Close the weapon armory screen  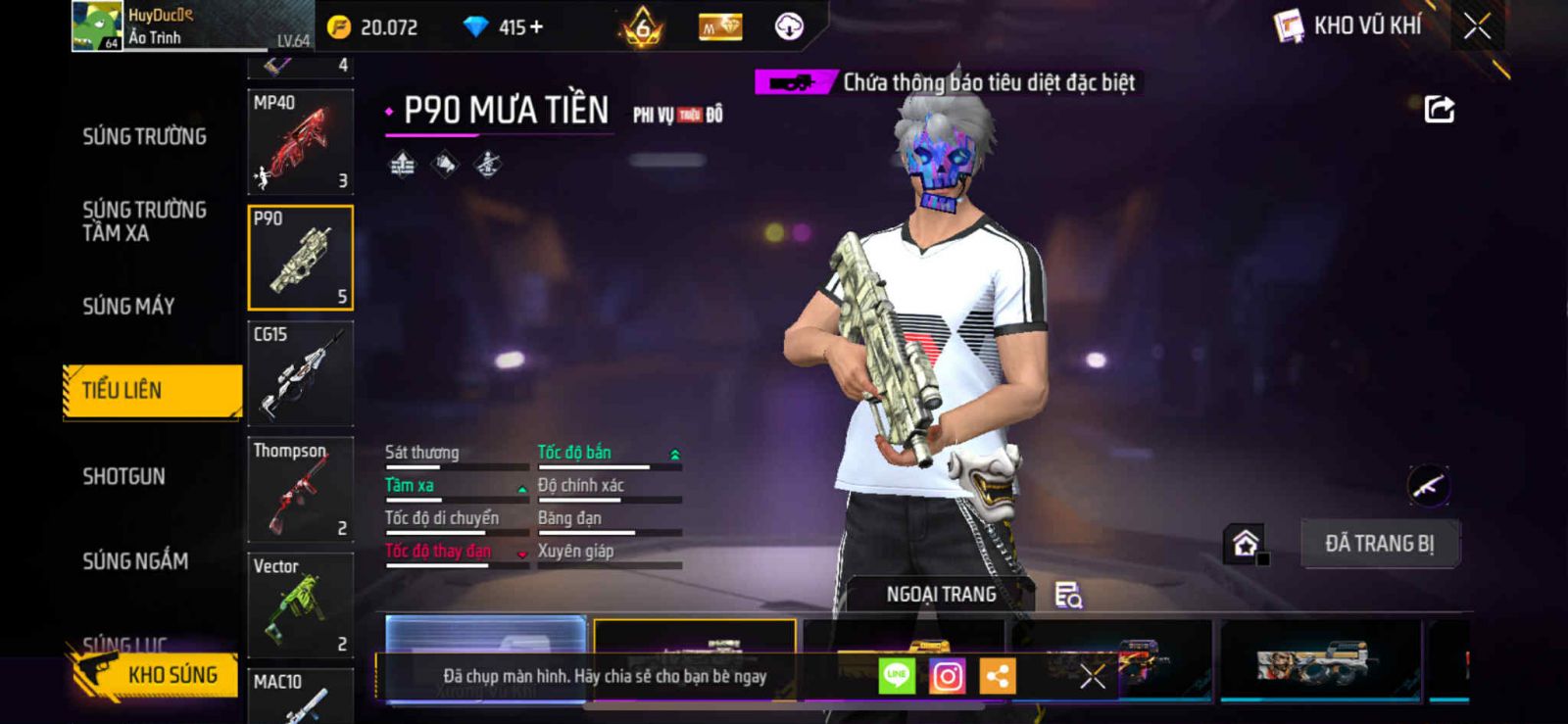1477,26
